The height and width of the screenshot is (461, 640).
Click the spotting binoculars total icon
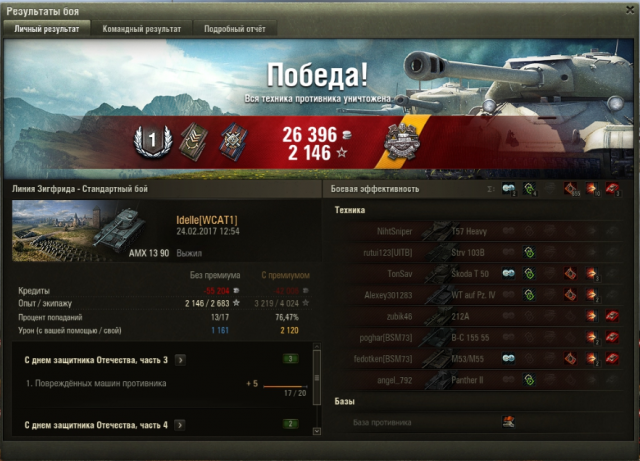(x=509, y=188)
